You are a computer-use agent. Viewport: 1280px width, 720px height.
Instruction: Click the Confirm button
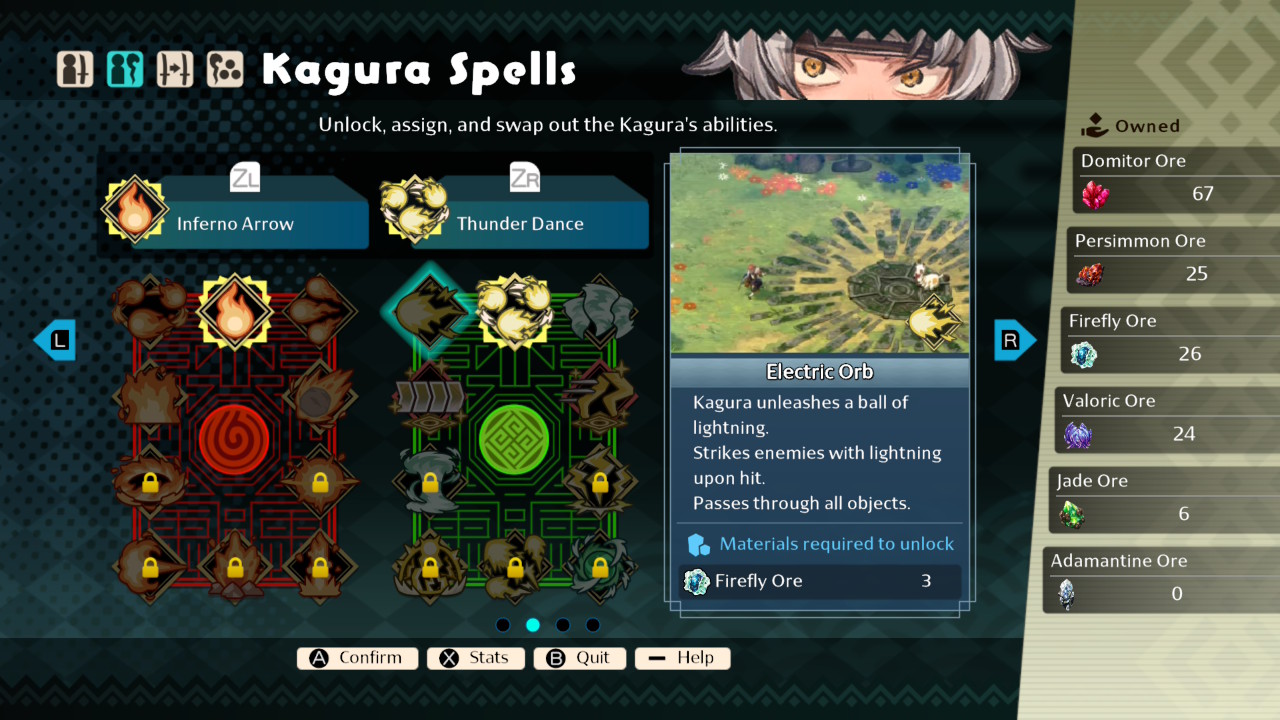tap(357, 658)
